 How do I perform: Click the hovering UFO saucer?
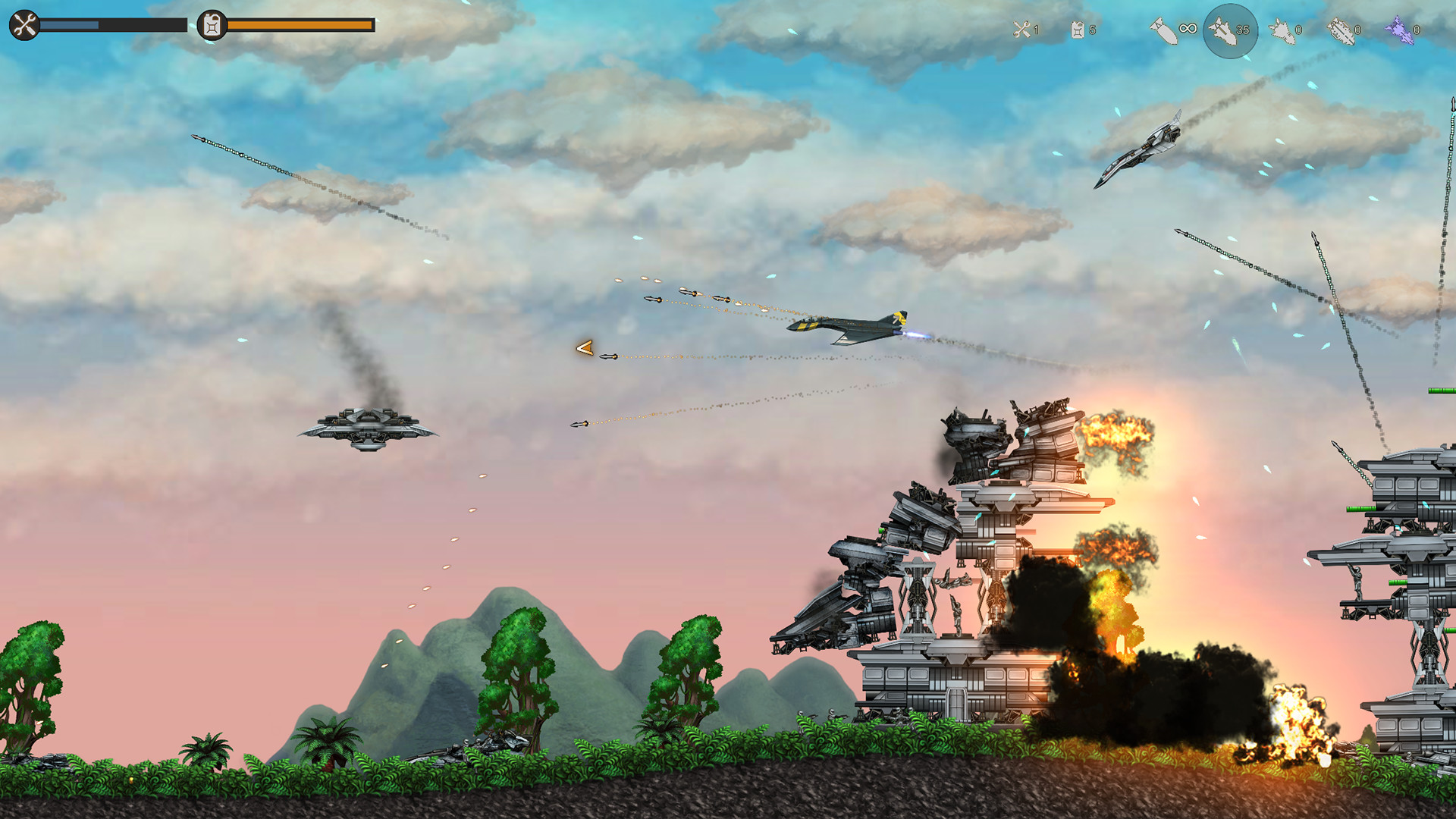click(369, 429)
